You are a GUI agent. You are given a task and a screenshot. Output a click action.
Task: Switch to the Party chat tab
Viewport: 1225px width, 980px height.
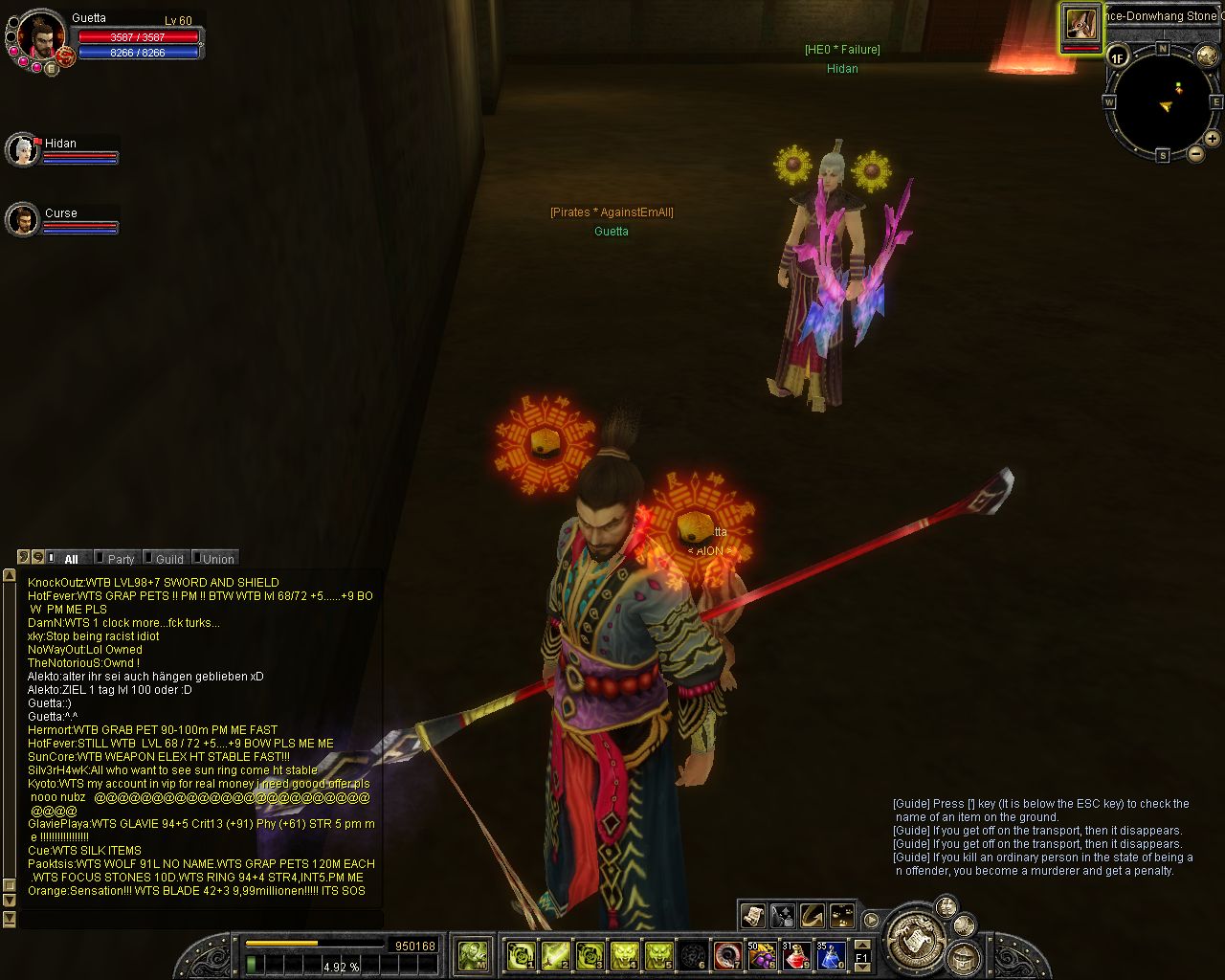point(121,559)
